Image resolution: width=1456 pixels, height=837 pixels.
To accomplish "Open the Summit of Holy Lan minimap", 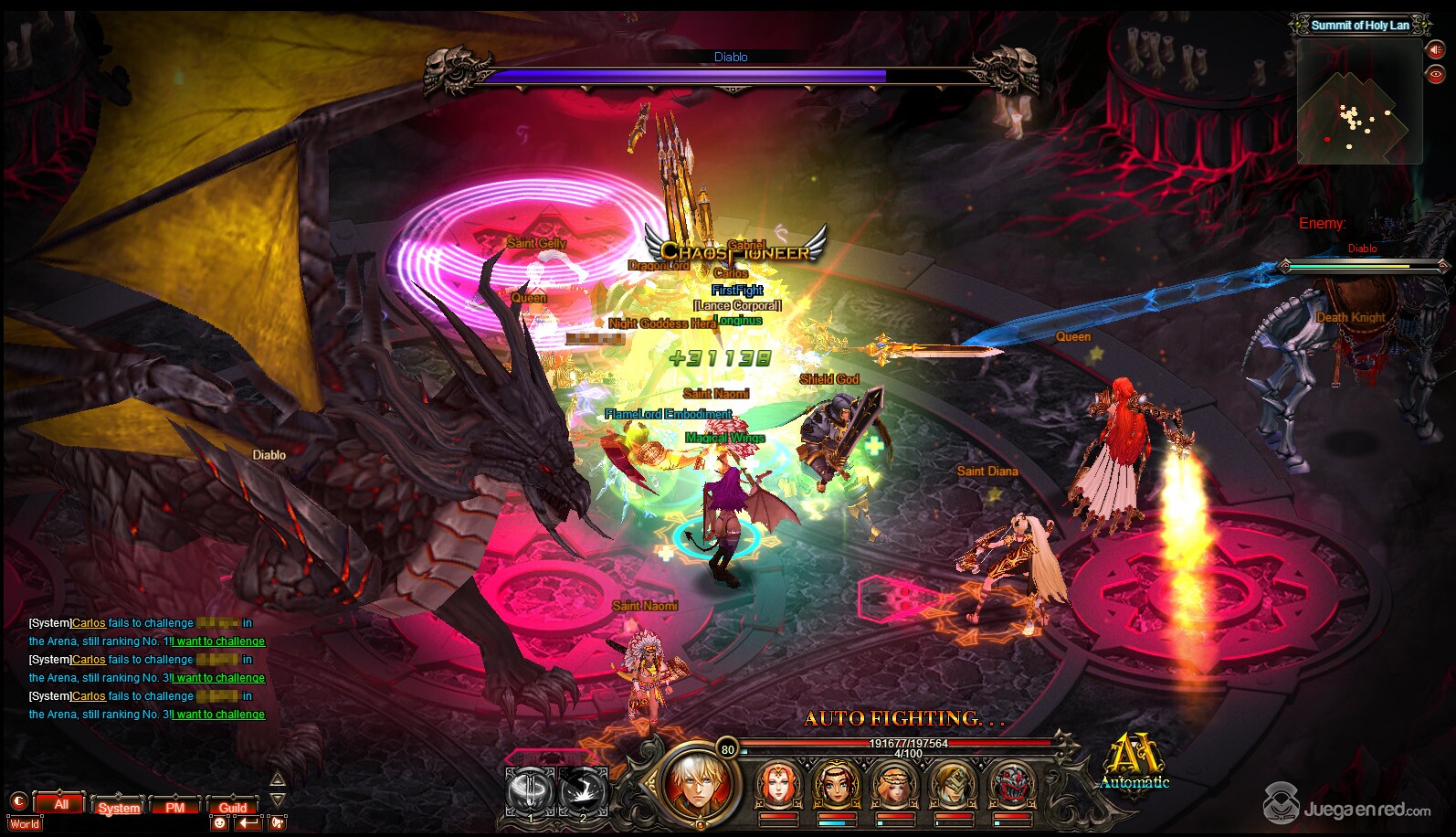I will (1359, 102).
